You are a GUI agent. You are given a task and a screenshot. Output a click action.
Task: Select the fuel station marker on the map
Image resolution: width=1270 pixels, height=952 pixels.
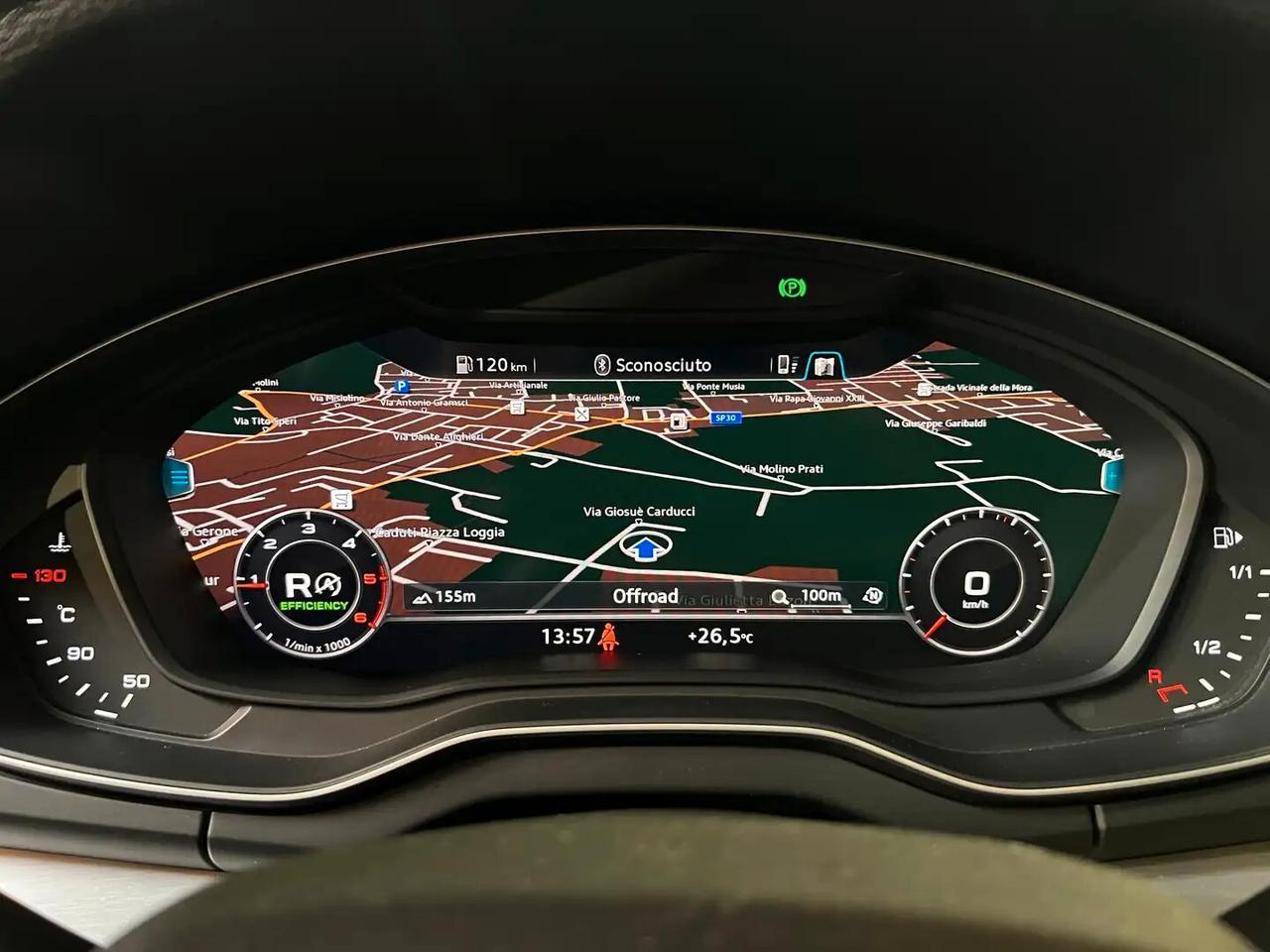(678, 421)
